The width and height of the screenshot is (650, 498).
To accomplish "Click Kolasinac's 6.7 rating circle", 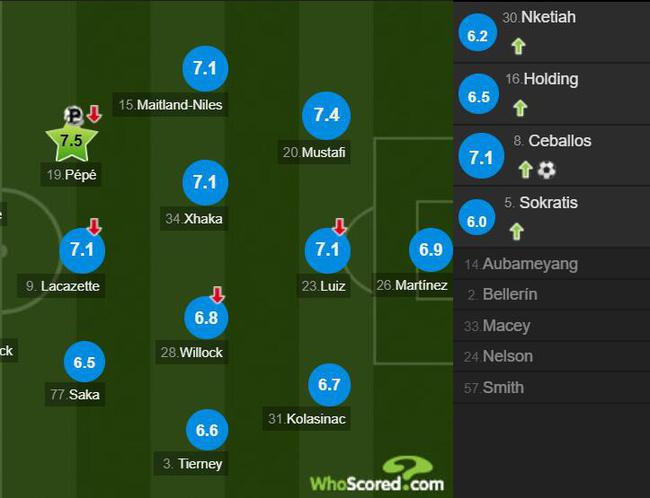I will pos(329,384).
